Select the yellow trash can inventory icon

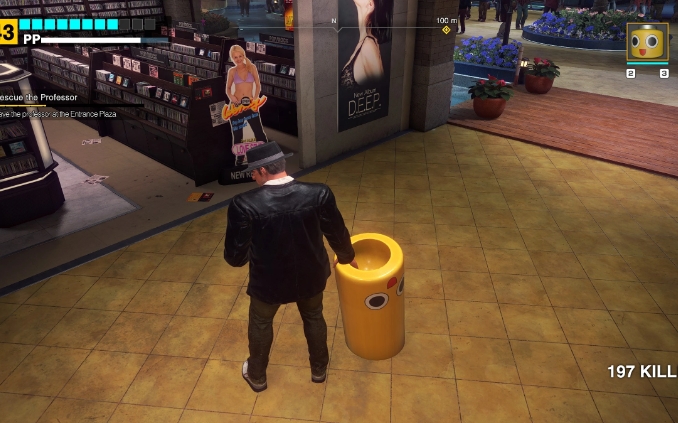647,43
